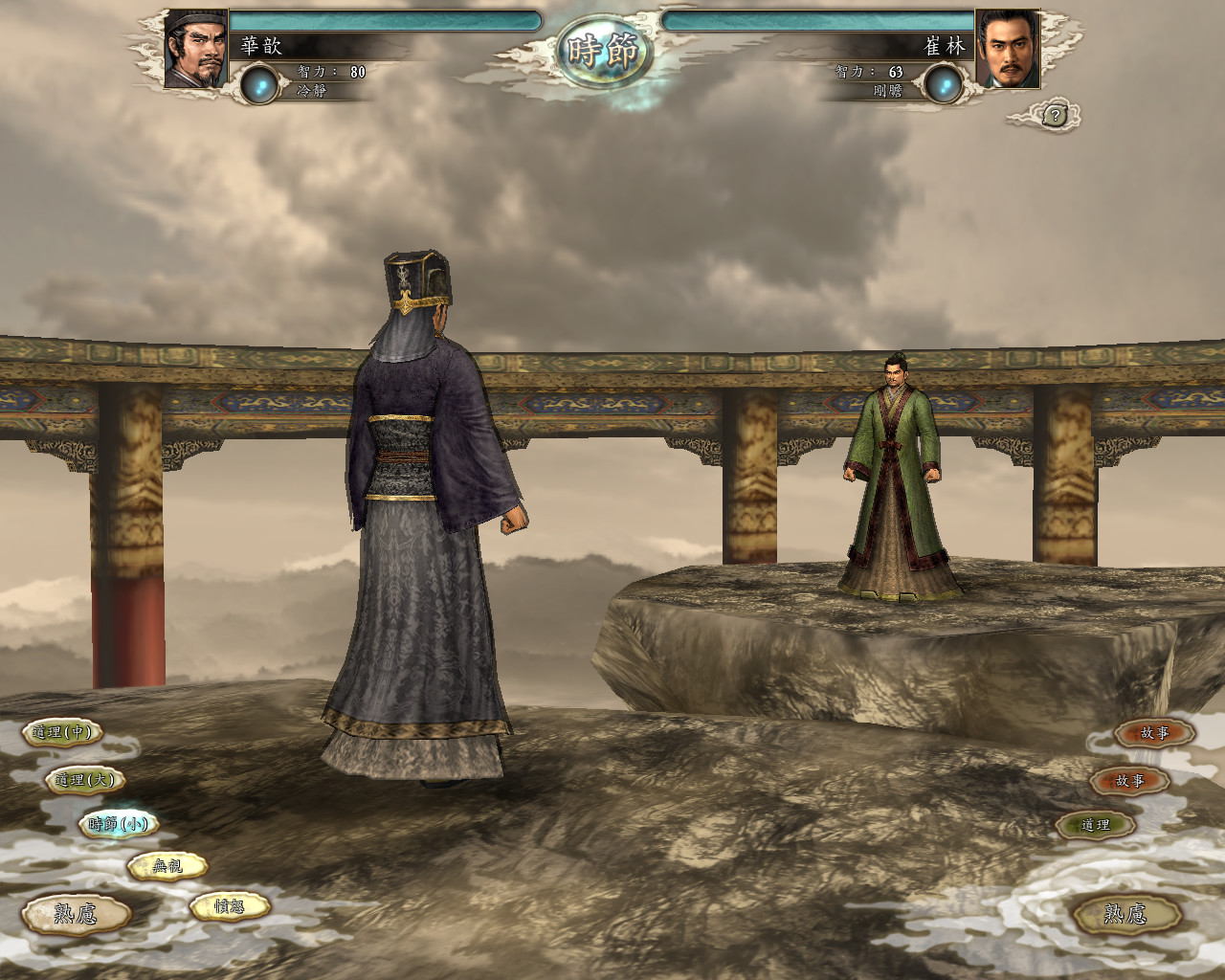1225x980 pixels.
Task: Toggle the 無視 ignore response
Action: pos(167,866)
